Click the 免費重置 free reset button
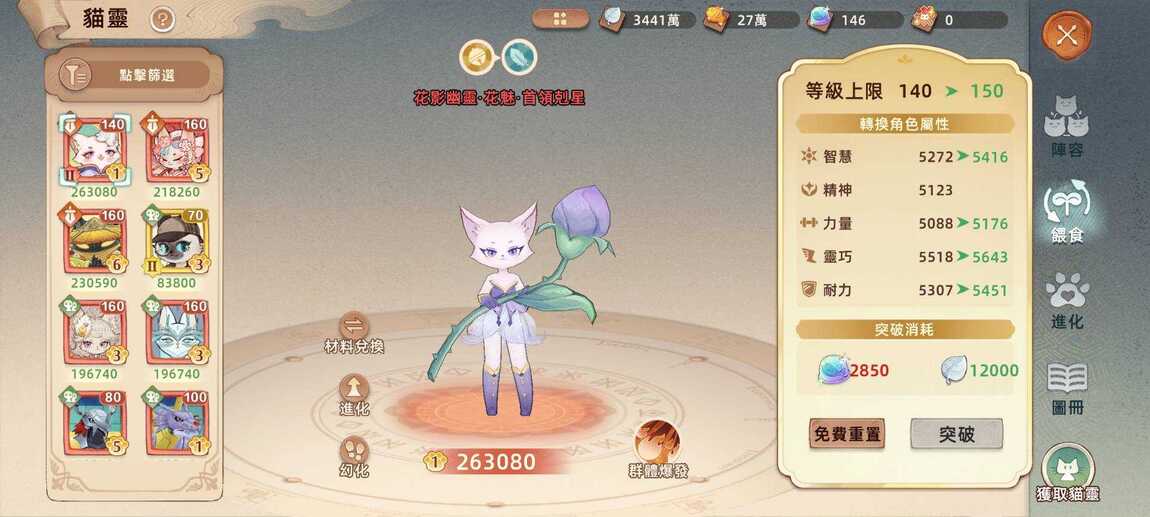The height and width of the screenshot is (517, 1150). pyautogui.click(x=847, y=434)
